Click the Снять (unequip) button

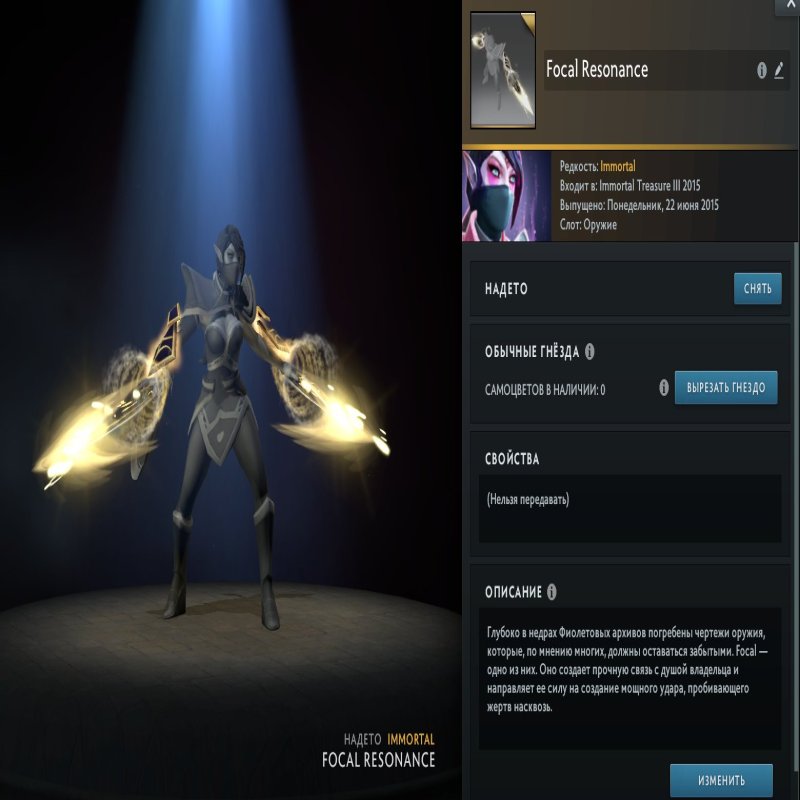click(x=757, y=289)
